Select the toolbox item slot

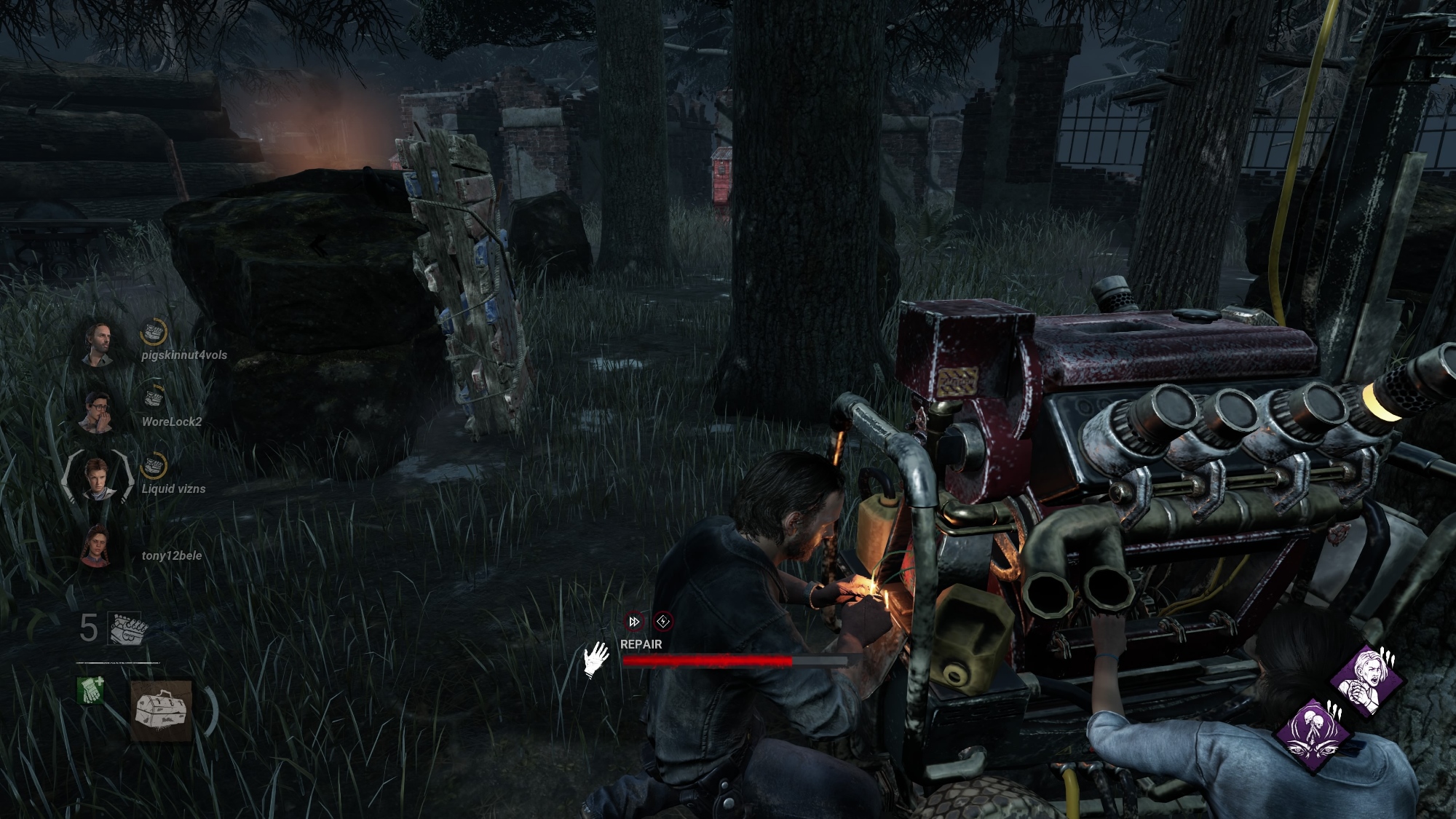tap(162, 711)
